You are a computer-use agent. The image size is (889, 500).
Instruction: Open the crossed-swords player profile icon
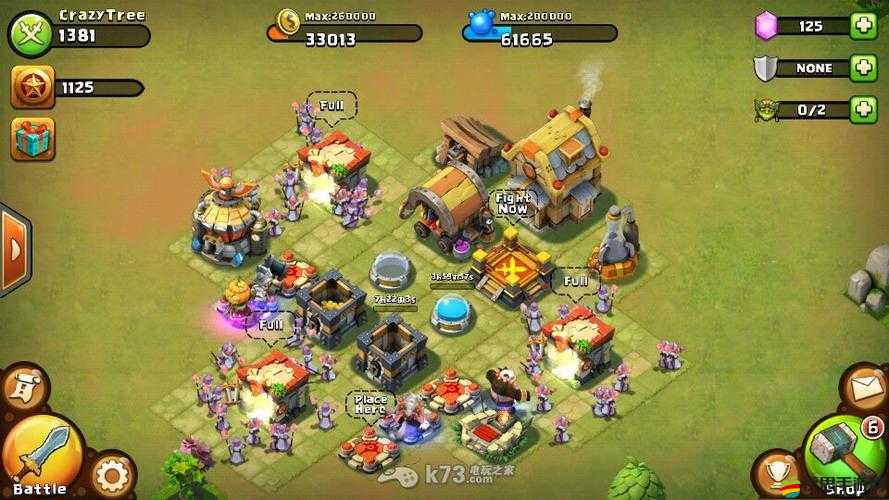31,33
